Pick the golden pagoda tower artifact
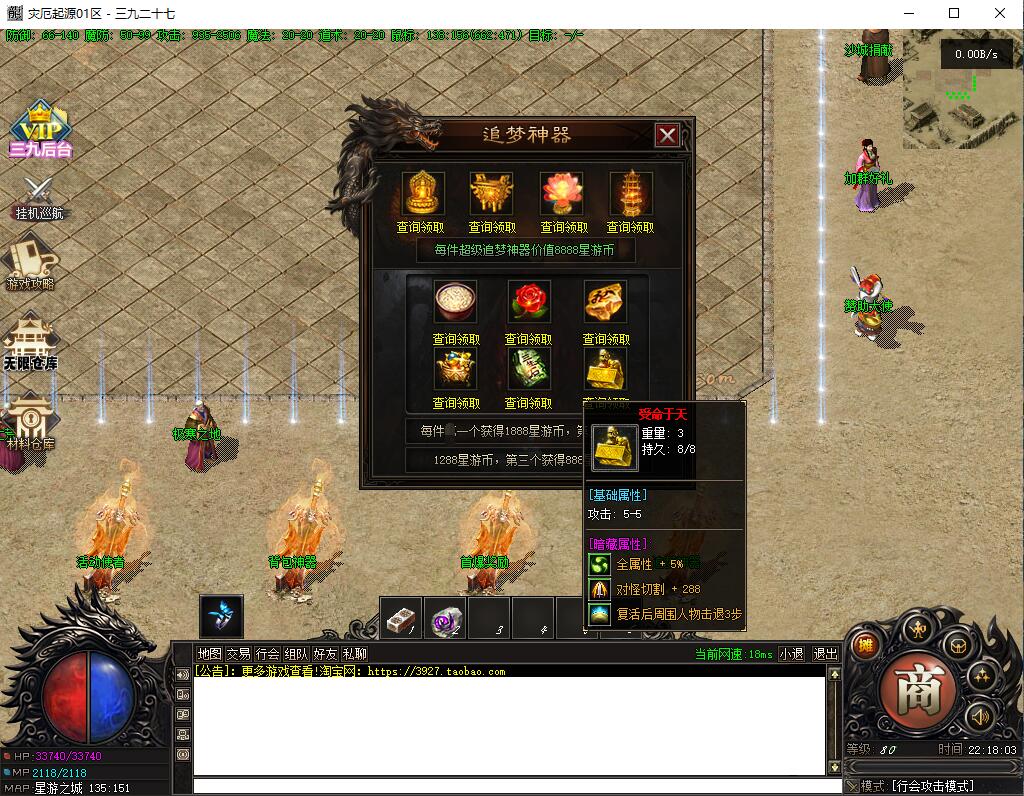 click(x=631, y=193)
